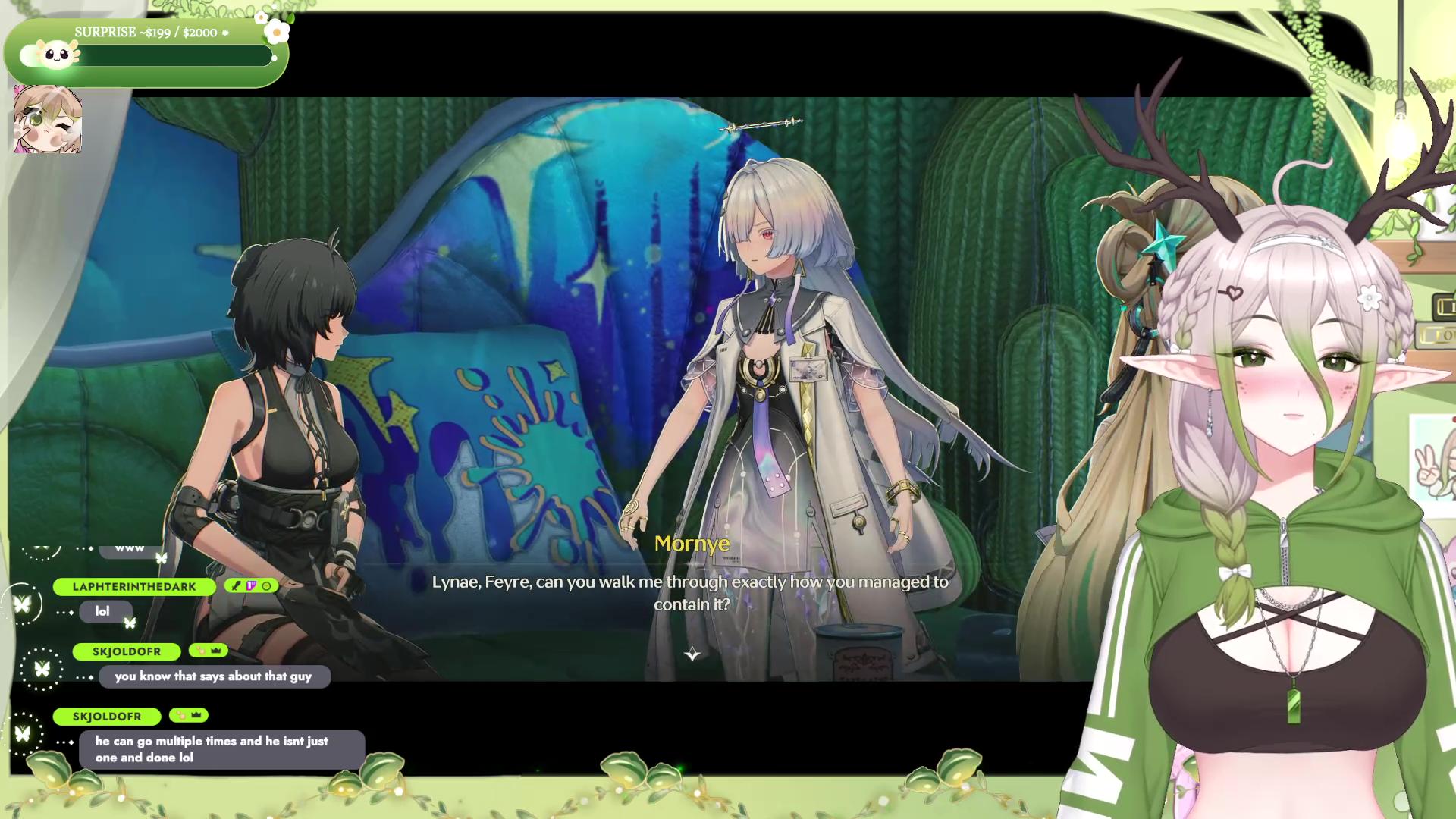
Task: Click the SKJOLDOFR username pill
Action: pyautogui.click(x=127, y=651)
